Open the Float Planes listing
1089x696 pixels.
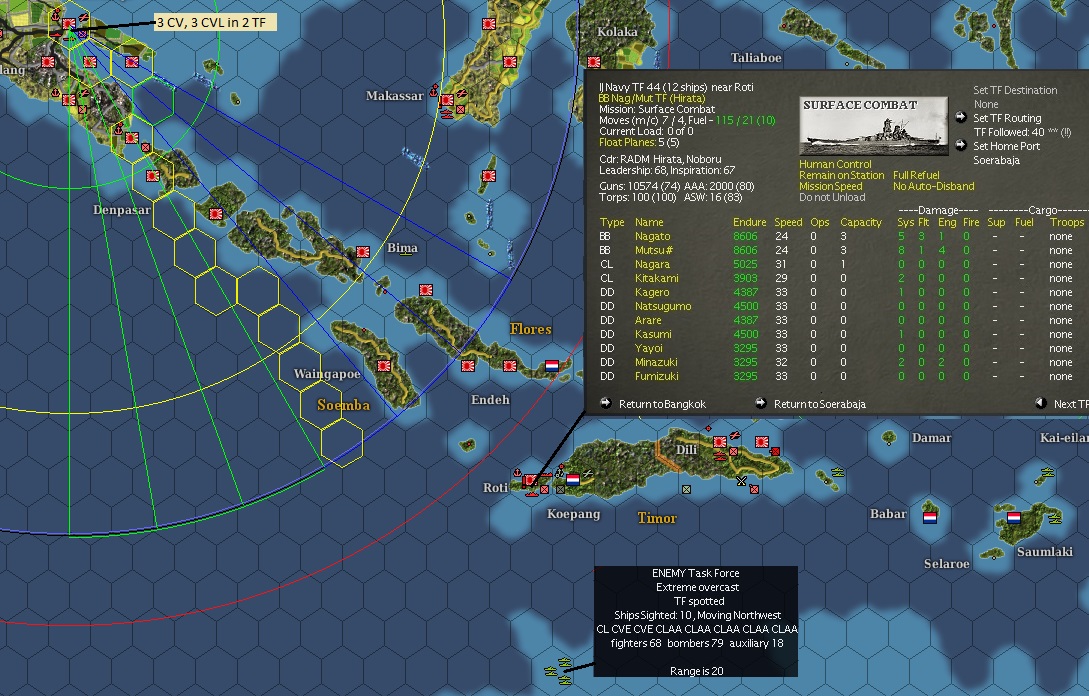coord(646,143)
